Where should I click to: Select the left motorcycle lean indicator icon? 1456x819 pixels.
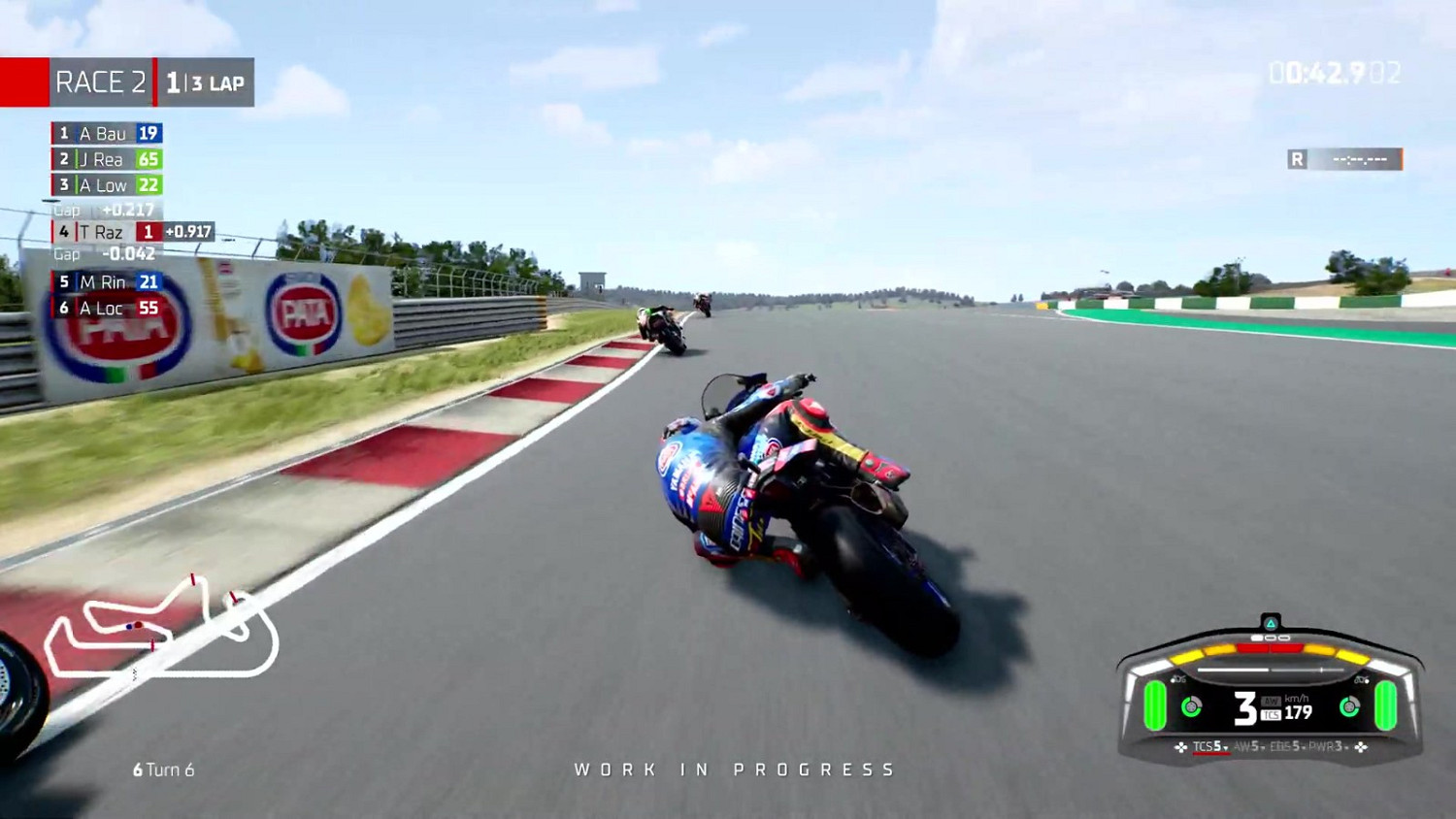[1178, 679]
